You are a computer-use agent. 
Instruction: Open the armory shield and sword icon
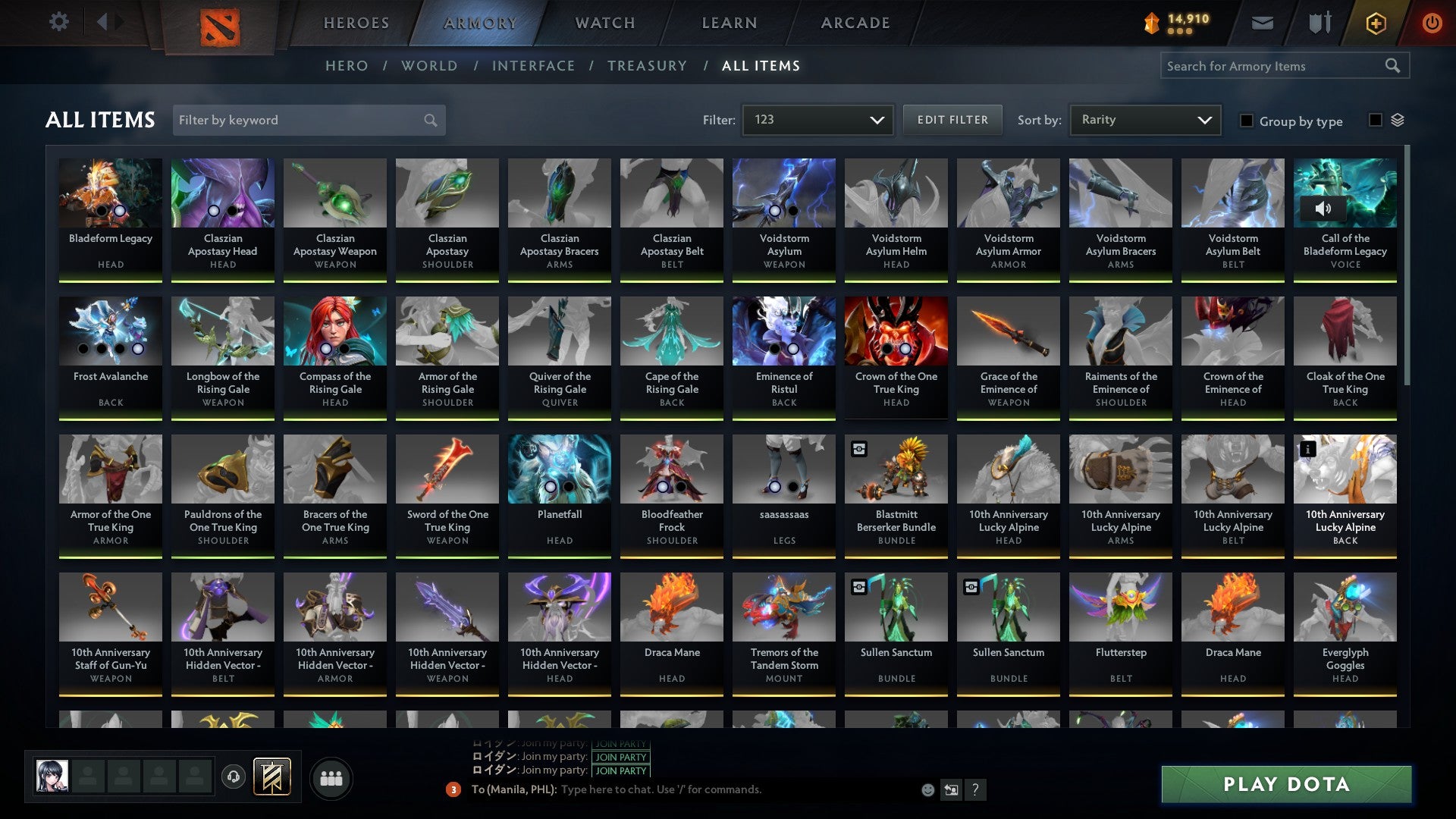[x=1319, y=23]
